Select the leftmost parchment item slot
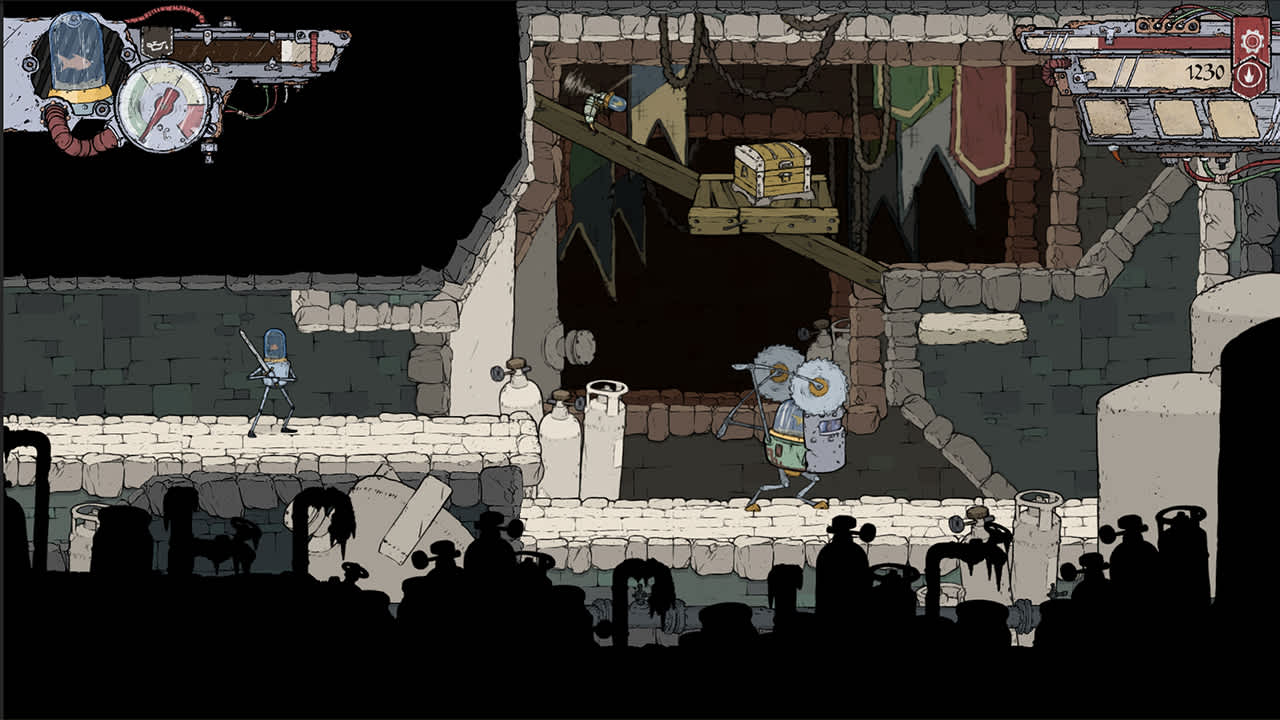Viewport: 1280px width, 720px height. (1106, 118)
